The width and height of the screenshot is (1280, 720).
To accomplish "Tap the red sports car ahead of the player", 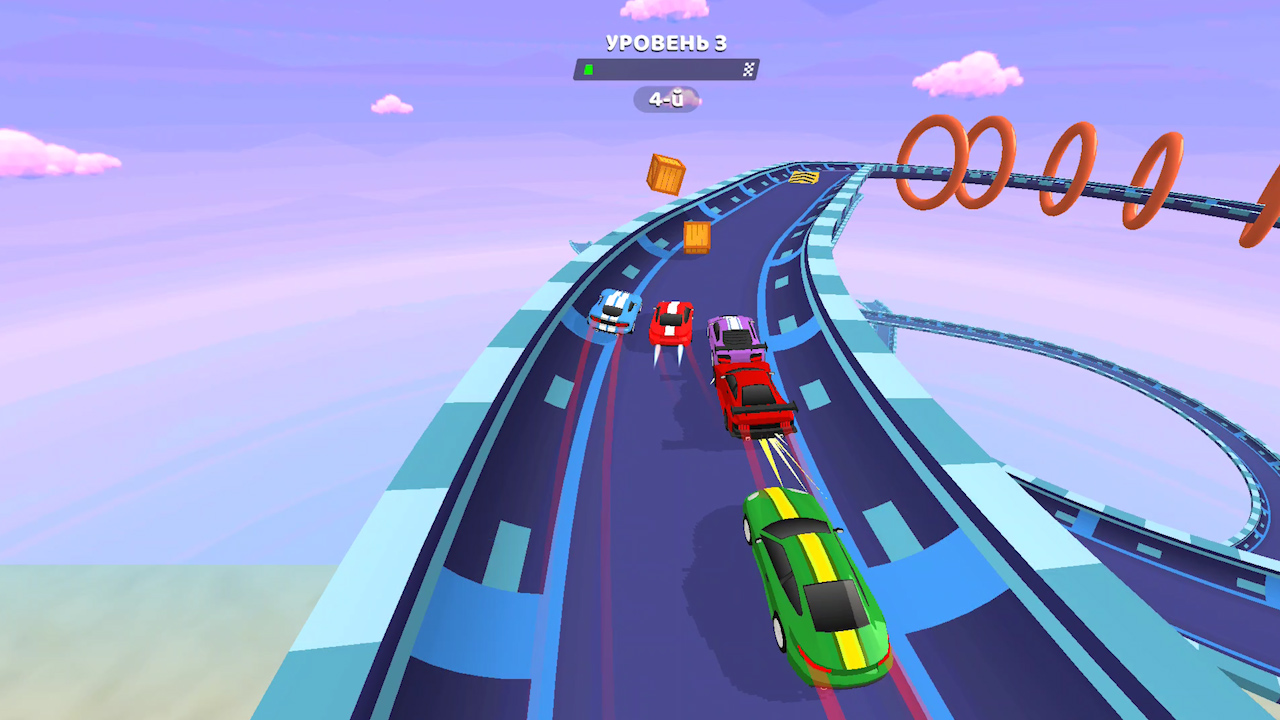I will (x=748, y=398).
